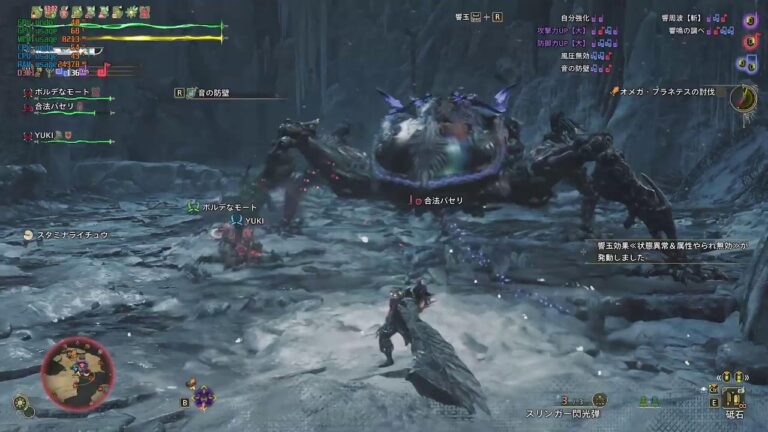This screenshot has height=432, width=768.
Task: Click the quest timer clock dial
Action: 743,97
